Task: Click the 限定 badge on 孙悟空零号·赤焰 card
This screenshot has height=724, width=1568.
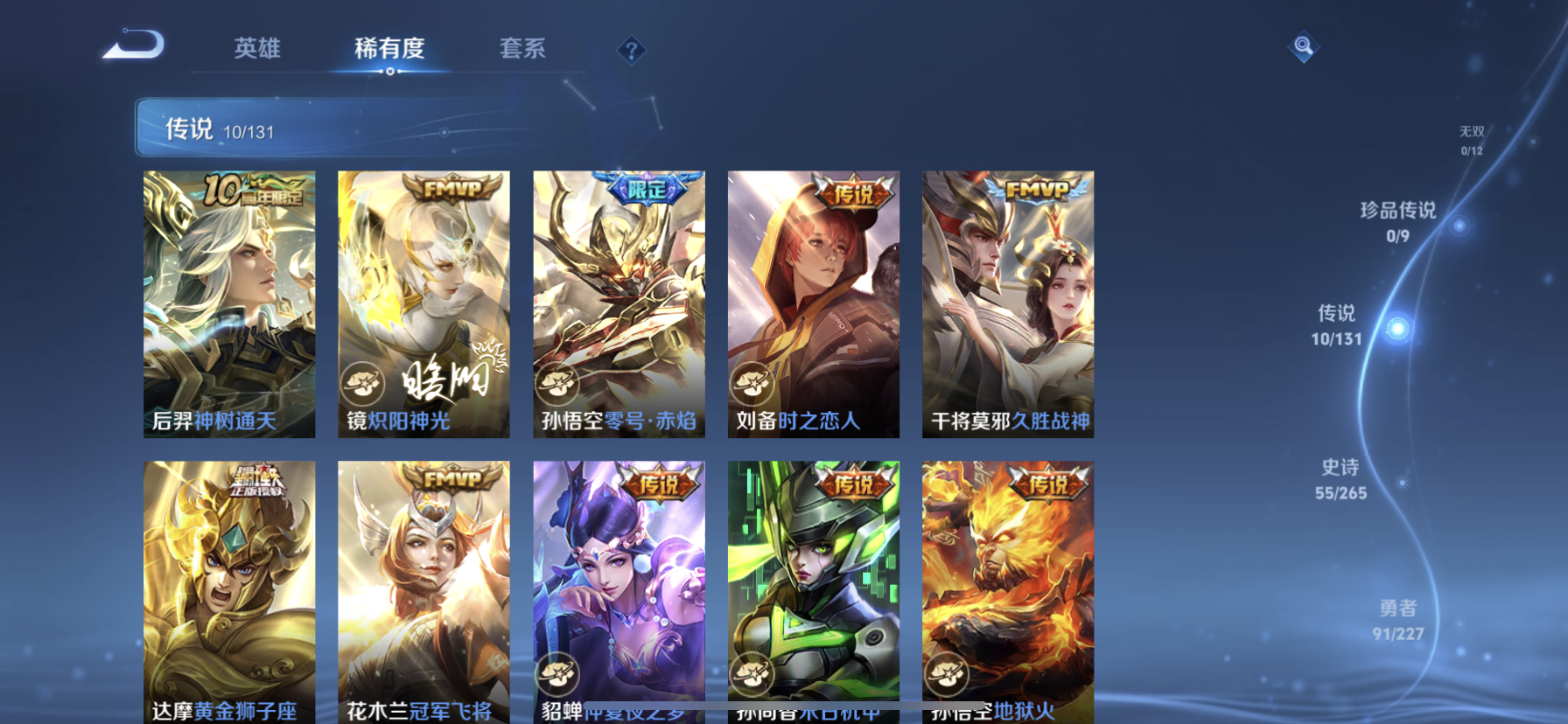Action: coord(649,186)
